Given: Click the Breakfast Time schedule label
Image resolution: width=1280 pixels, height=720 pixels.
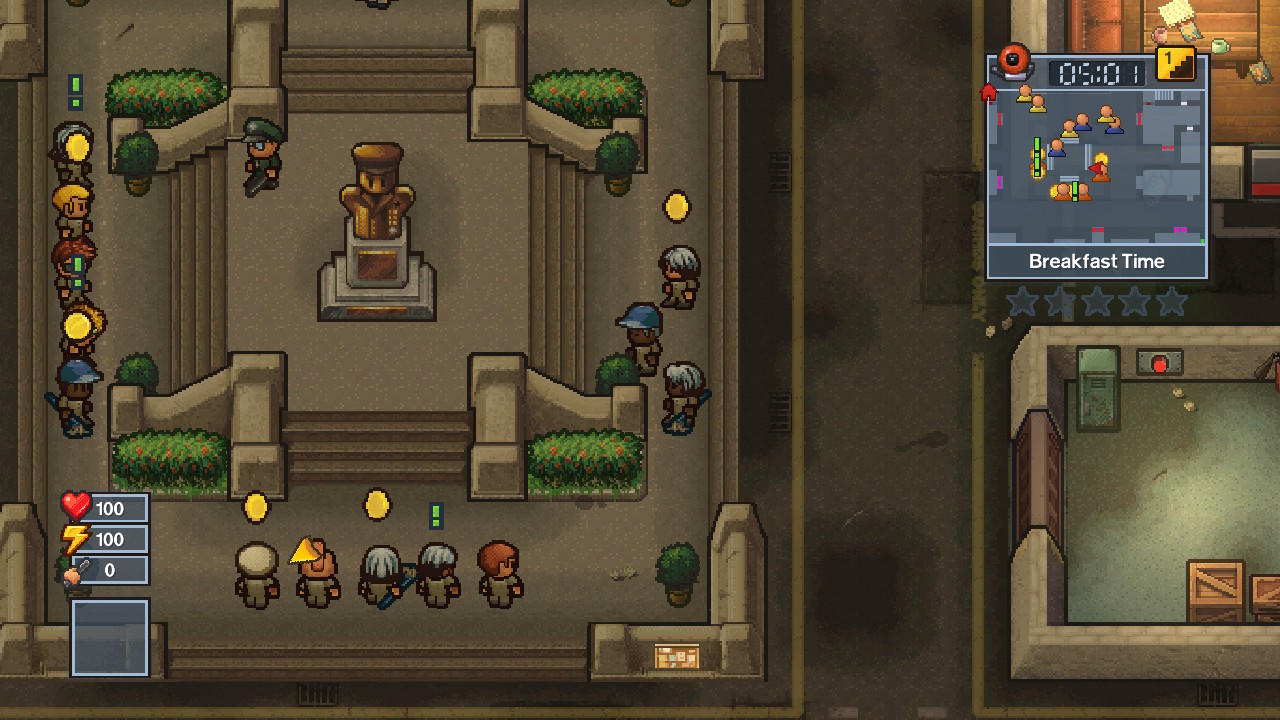Looking at the screenshot, I should (x=1097, y=261).
